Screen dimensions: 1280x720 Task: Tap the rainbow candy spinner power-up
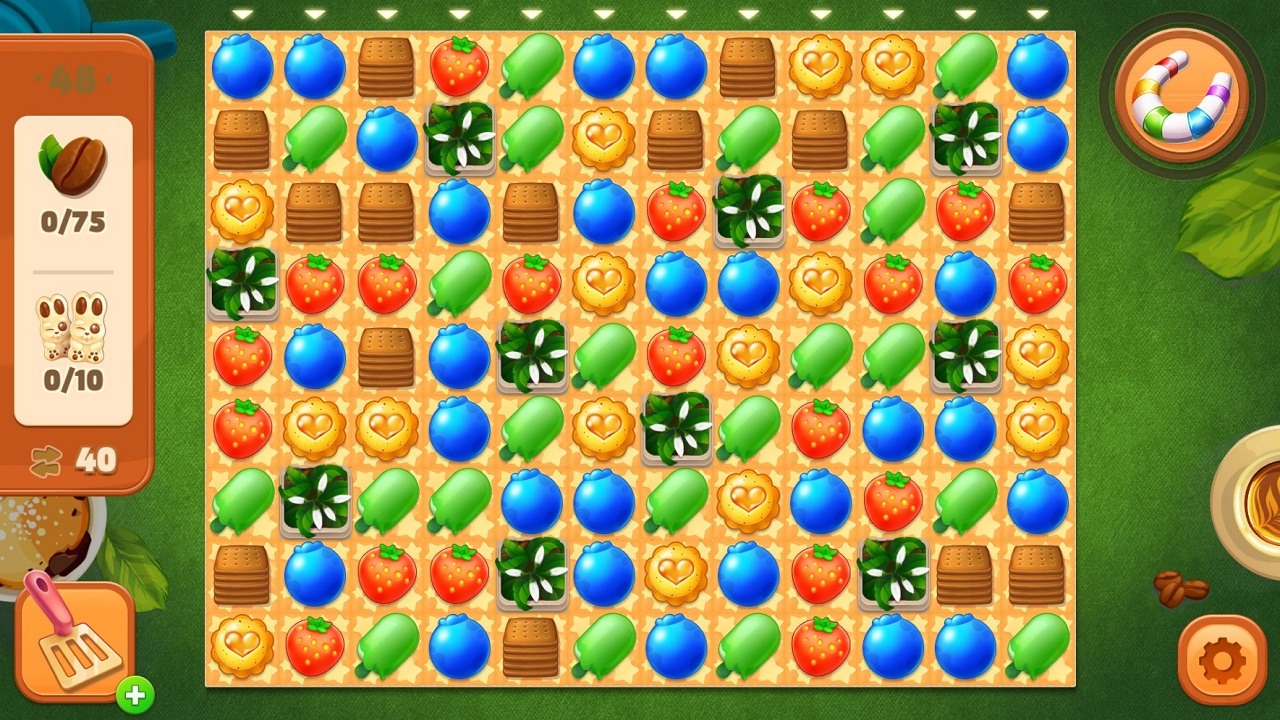click(1180, 95)
